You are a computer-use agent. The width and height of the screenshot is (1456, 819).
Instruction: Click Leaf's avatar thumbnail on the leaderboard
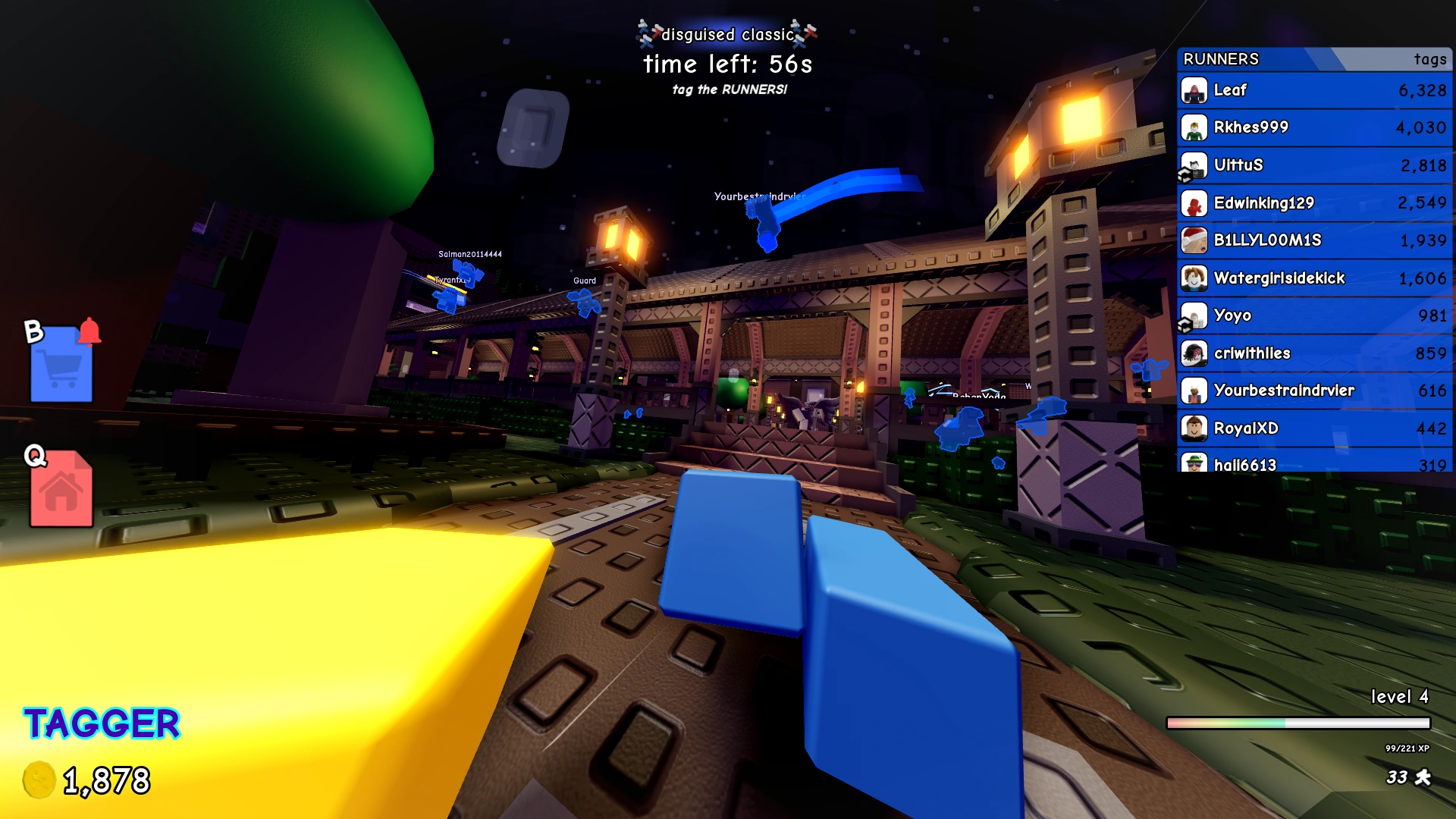coord(1193,90)
